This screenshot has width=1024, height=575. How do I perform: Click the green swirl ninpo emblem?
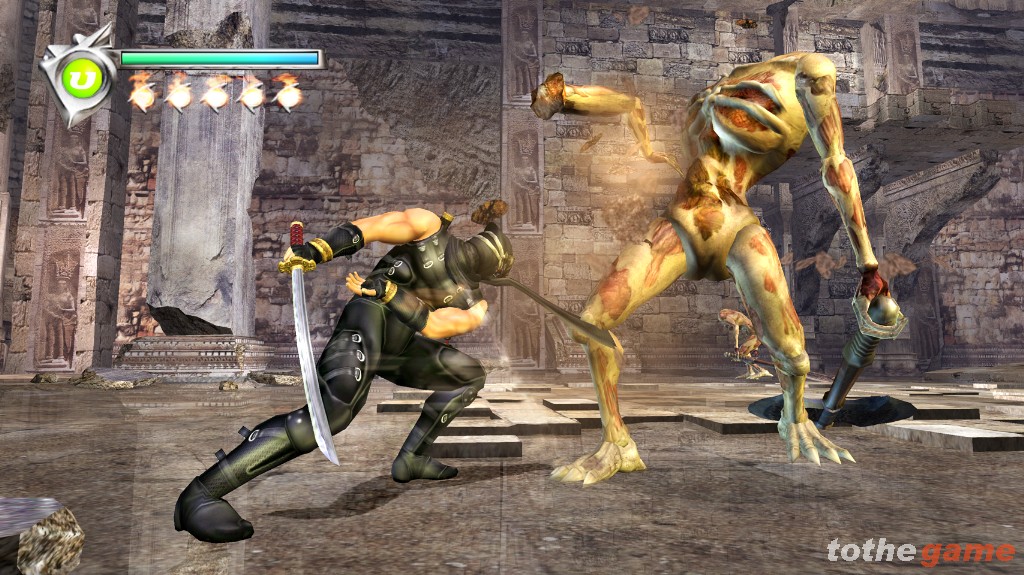pyautogui.click(x=83, y=78)
